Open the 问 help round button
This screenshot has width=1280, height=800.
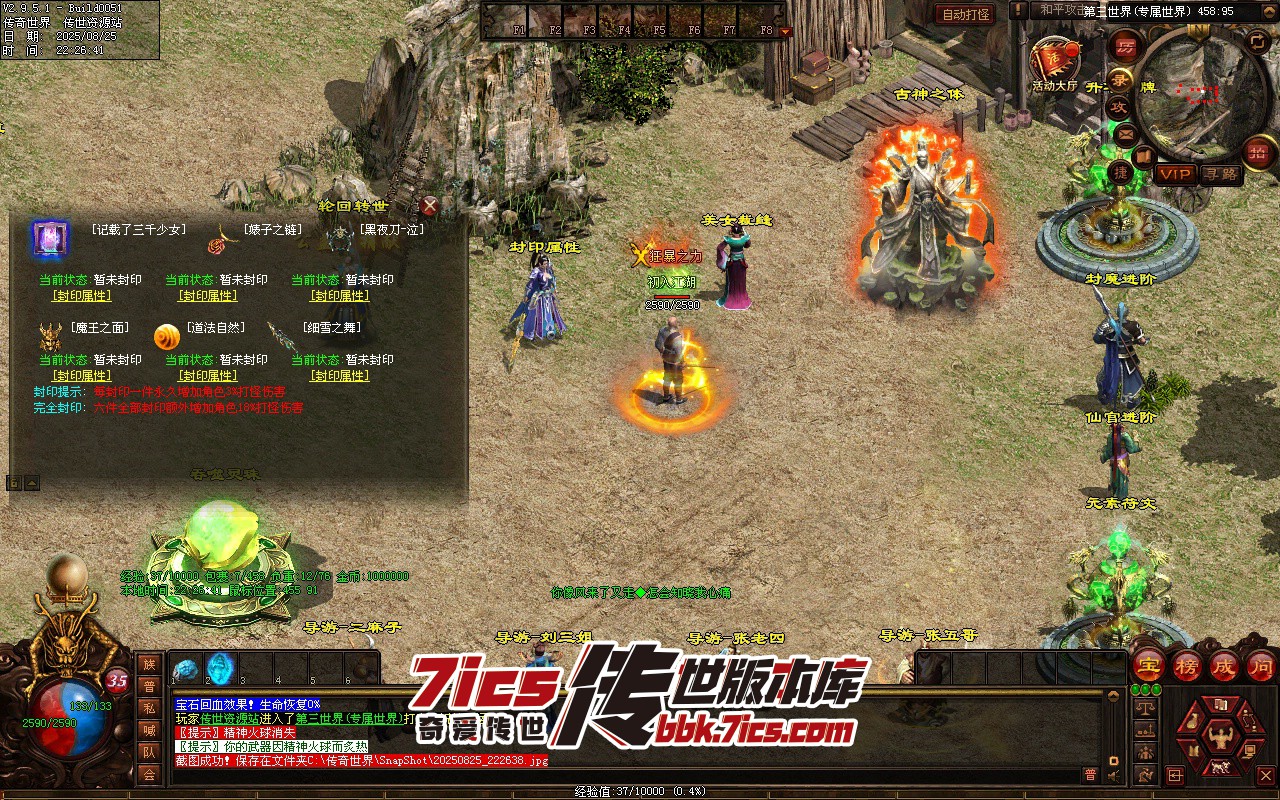(1261, 665)
